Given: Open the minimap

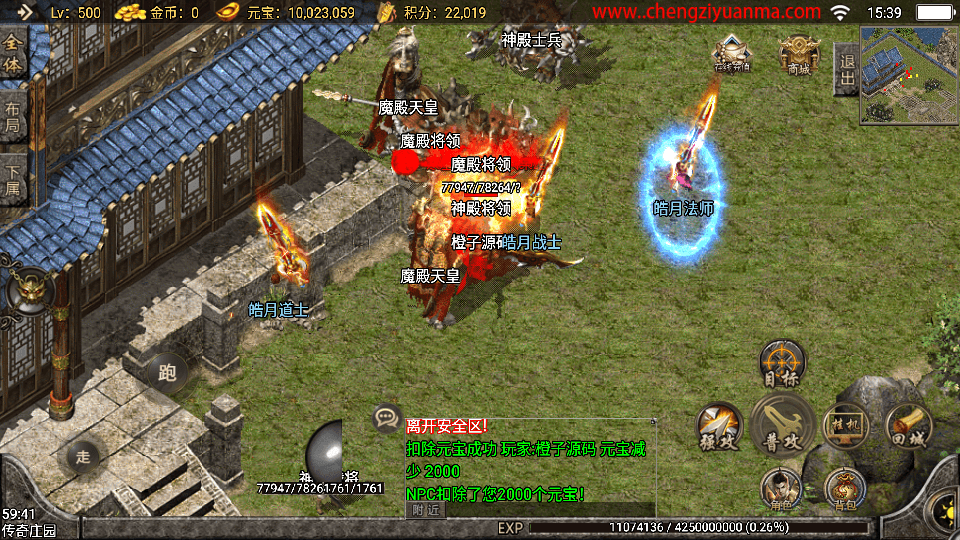Looking at the screenshot, I should (909, 75).
